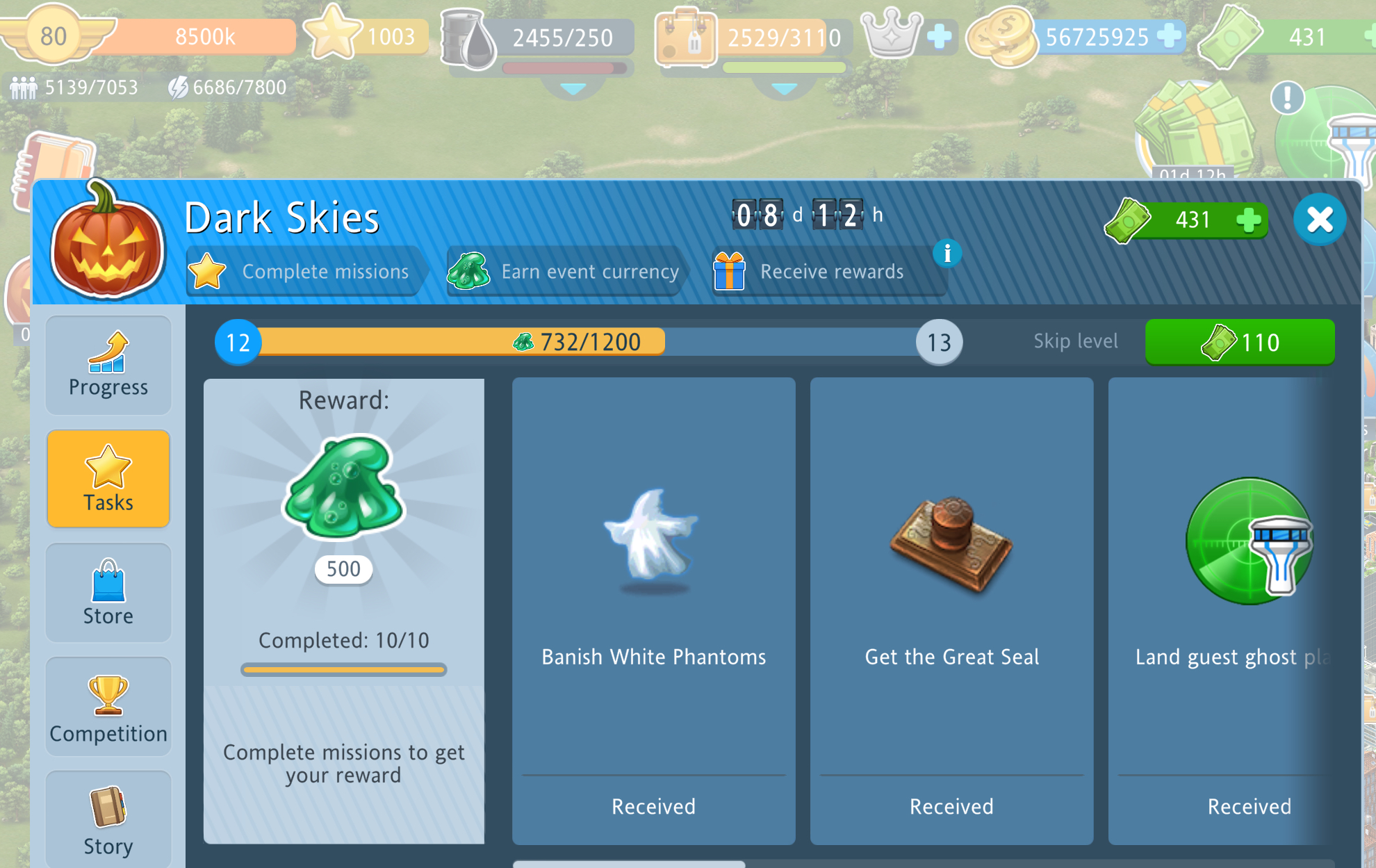Expand the passenger luggage dropdown arrow
The height and width of the screenshot is (868, 1376).
pyautogui.click(x=784, y=89)
